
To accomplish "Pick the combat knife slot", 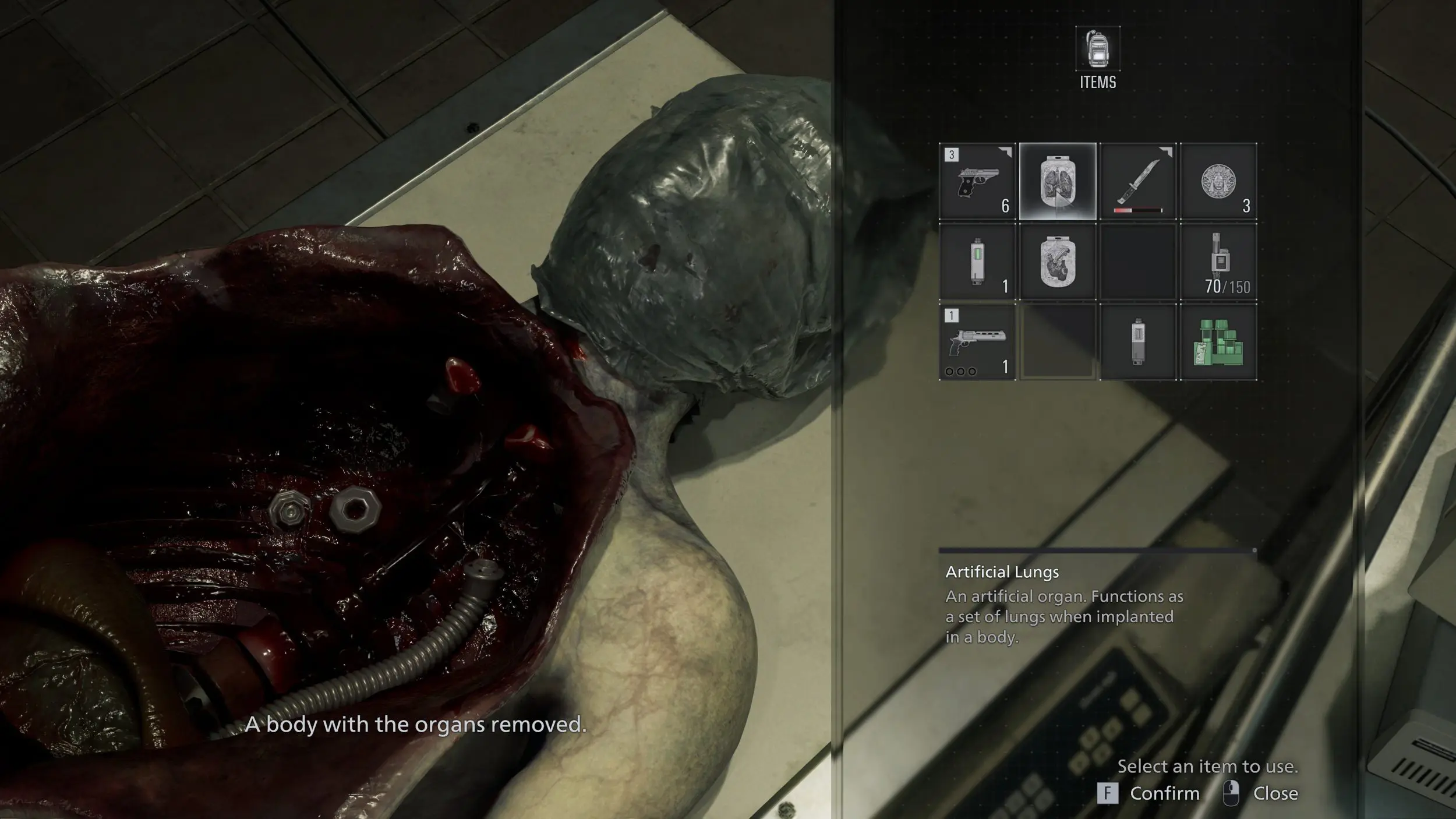I will click(x=1137, y=181).
